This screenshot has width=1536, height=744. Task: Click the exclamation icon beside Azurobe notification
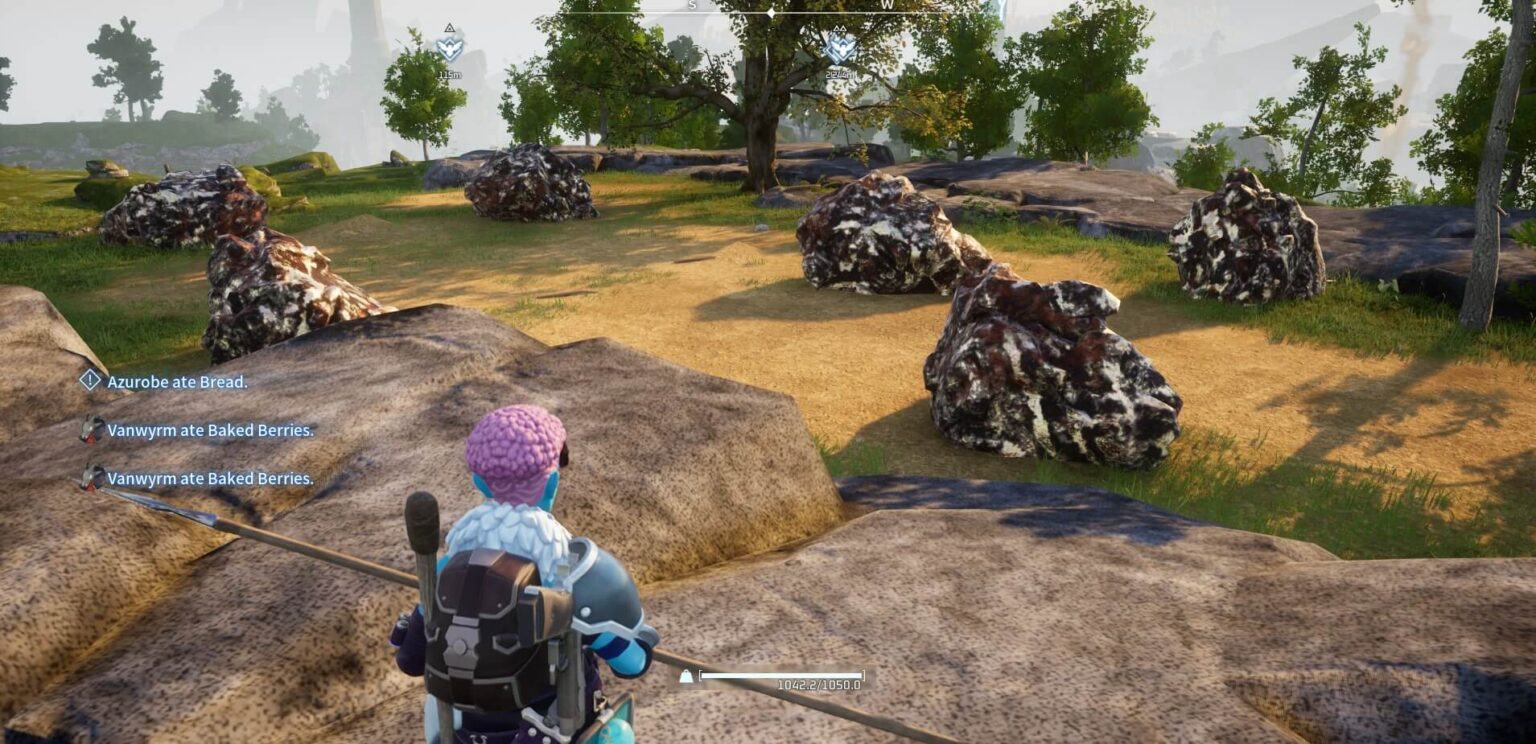pos(88,382)
